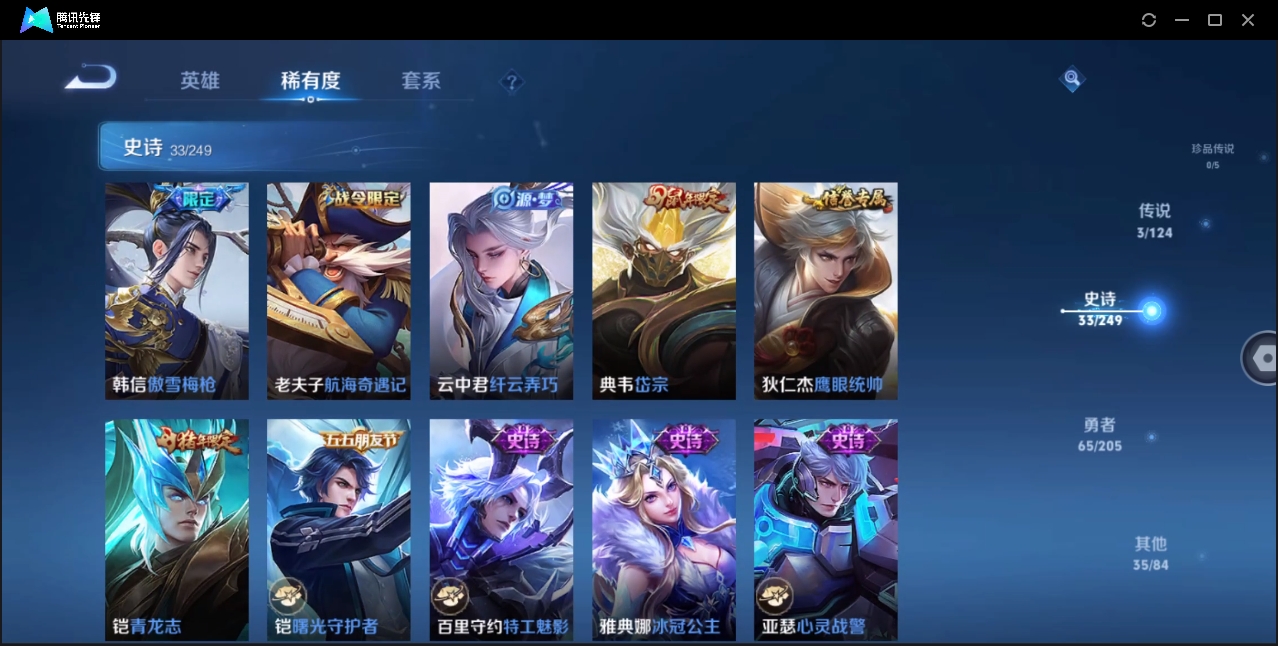Open the 套系 tab

(x=421, y=81)
